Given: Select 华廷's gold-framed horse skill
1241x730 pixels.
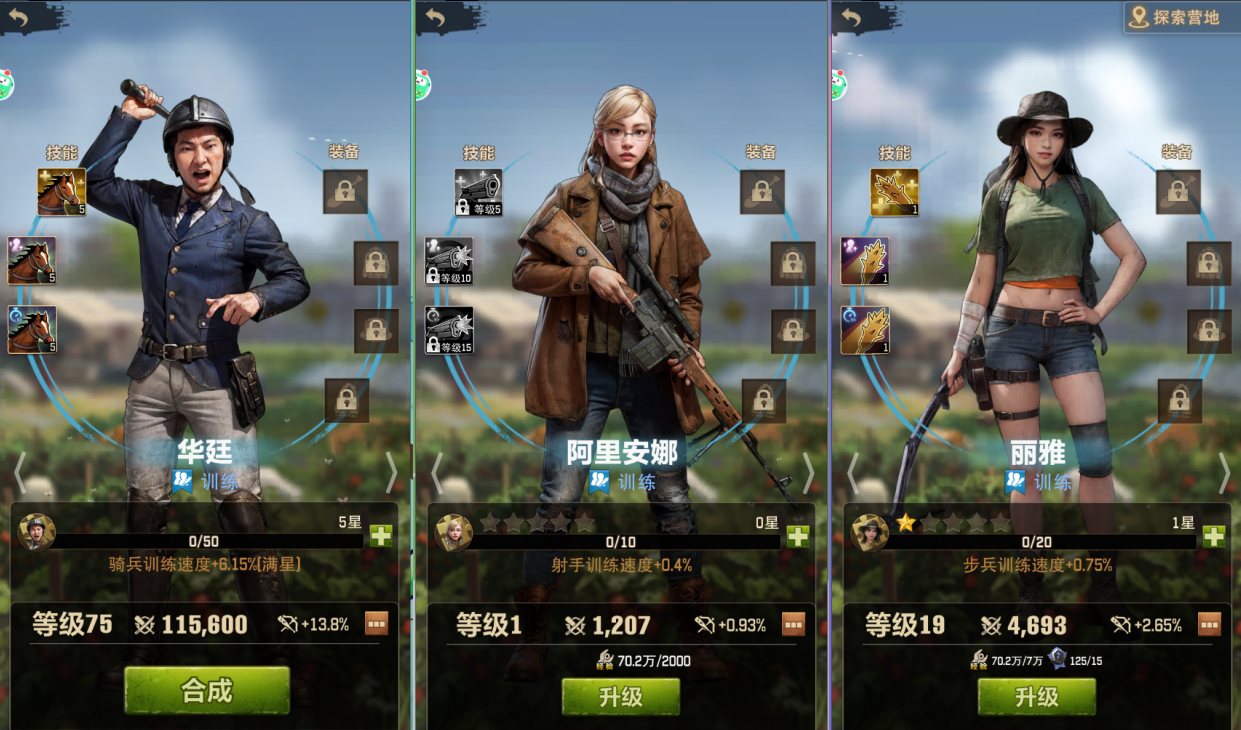Looking at the screenshot, I should [x=61, y=191].
